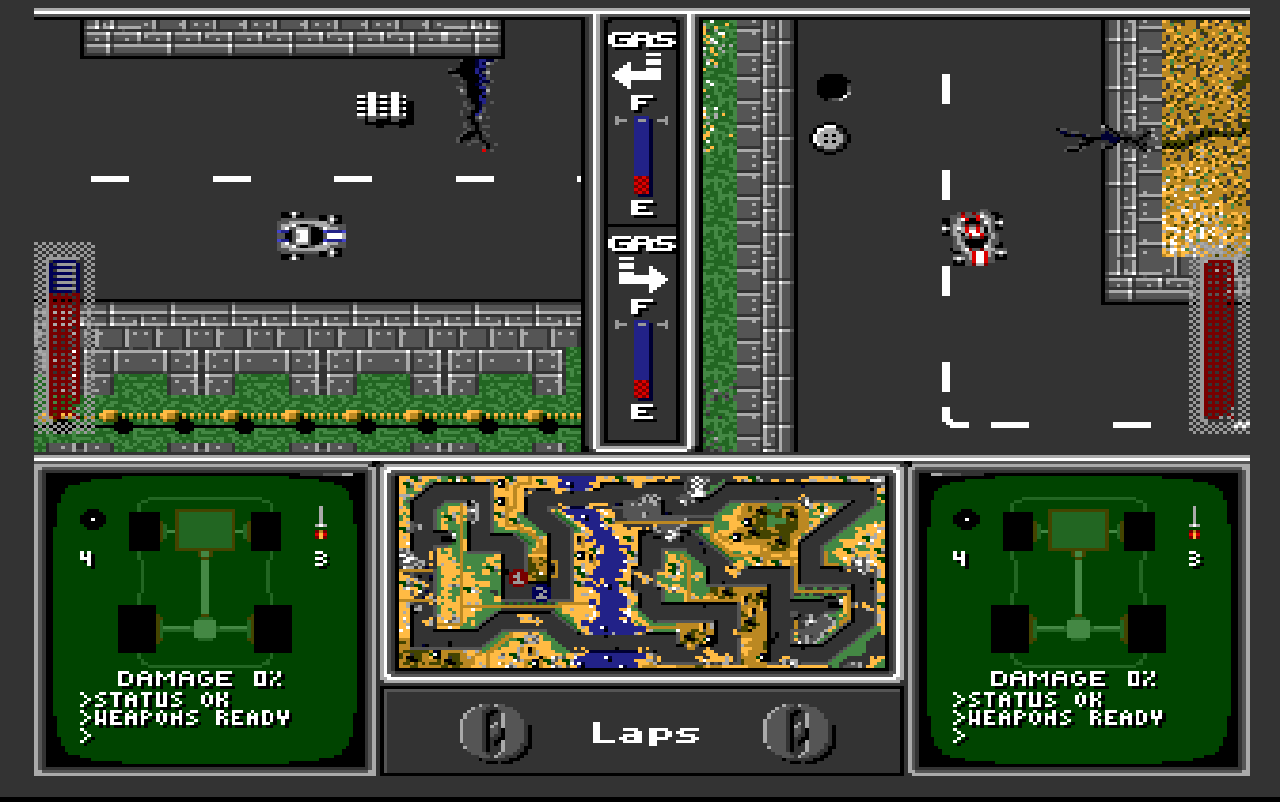Screen dimensions: 1280x802
Task: Click the left-arrow GAS gauge label
Action: 640,37
